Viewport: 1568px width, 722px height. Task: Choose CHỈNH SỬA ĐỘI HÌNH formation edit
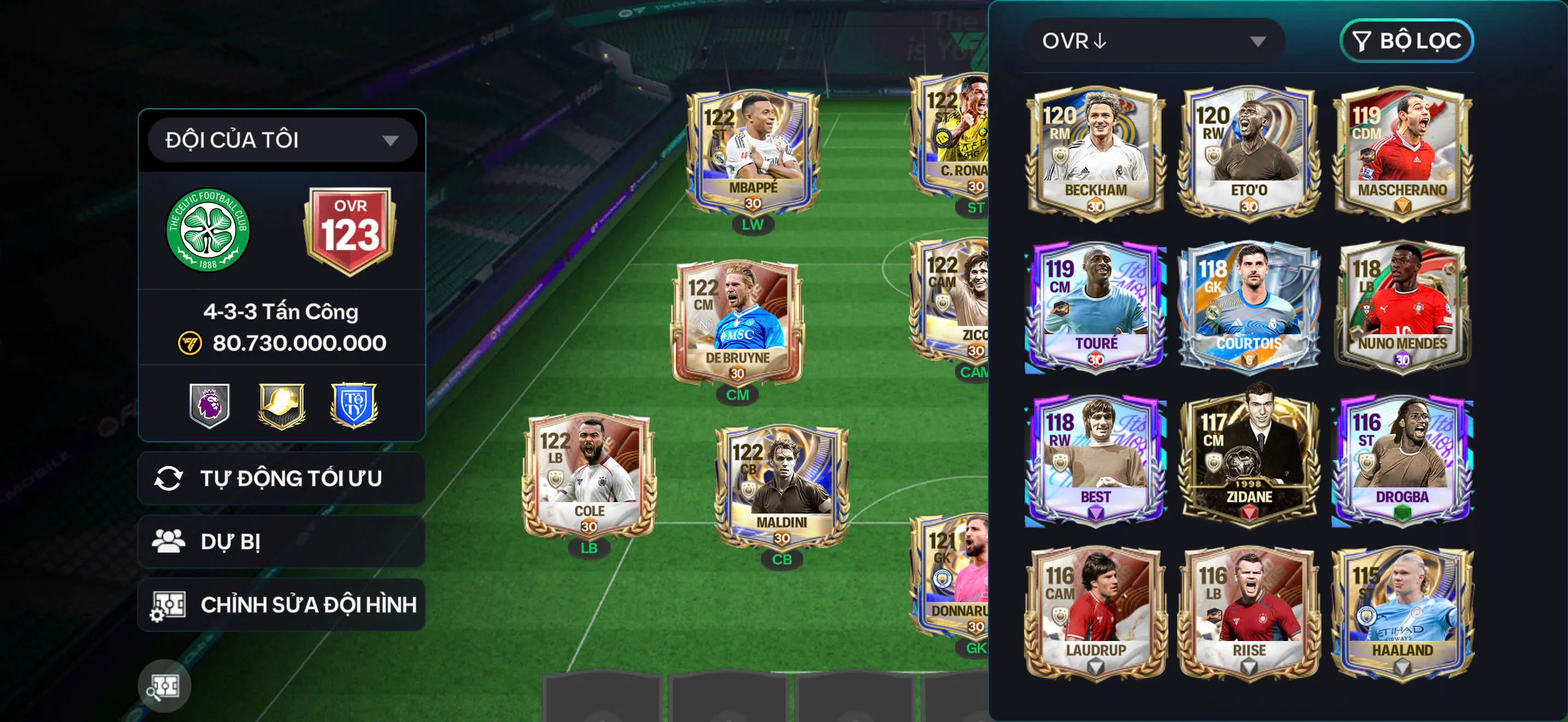point(282,604)
